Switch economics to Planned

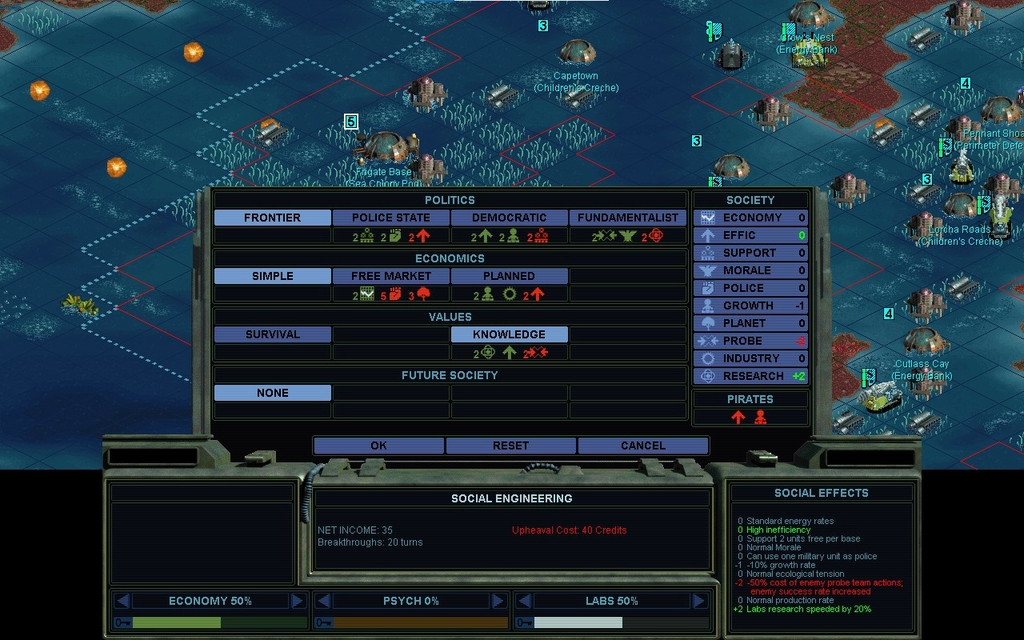[x=509, y=276]
